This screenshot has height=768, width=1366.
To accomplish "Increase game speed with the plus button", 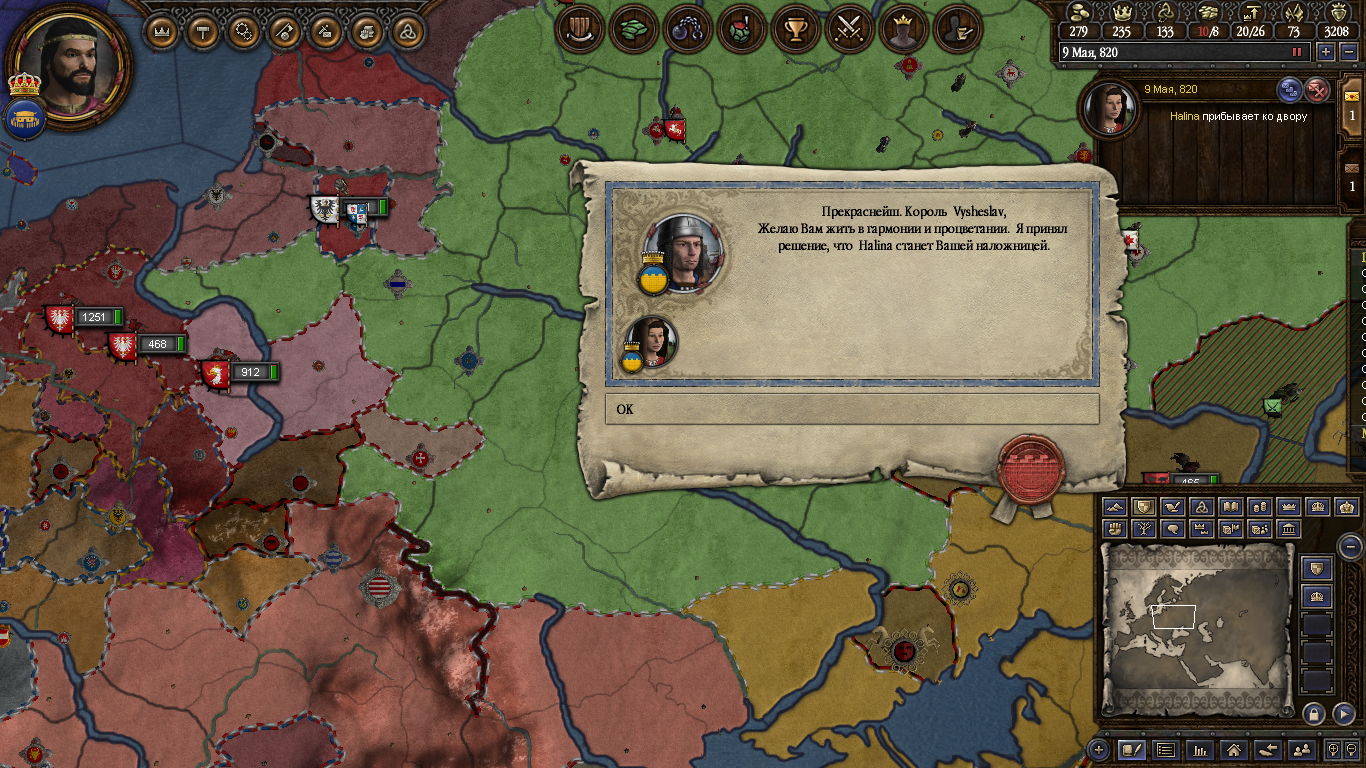I will click(1326, 52).
